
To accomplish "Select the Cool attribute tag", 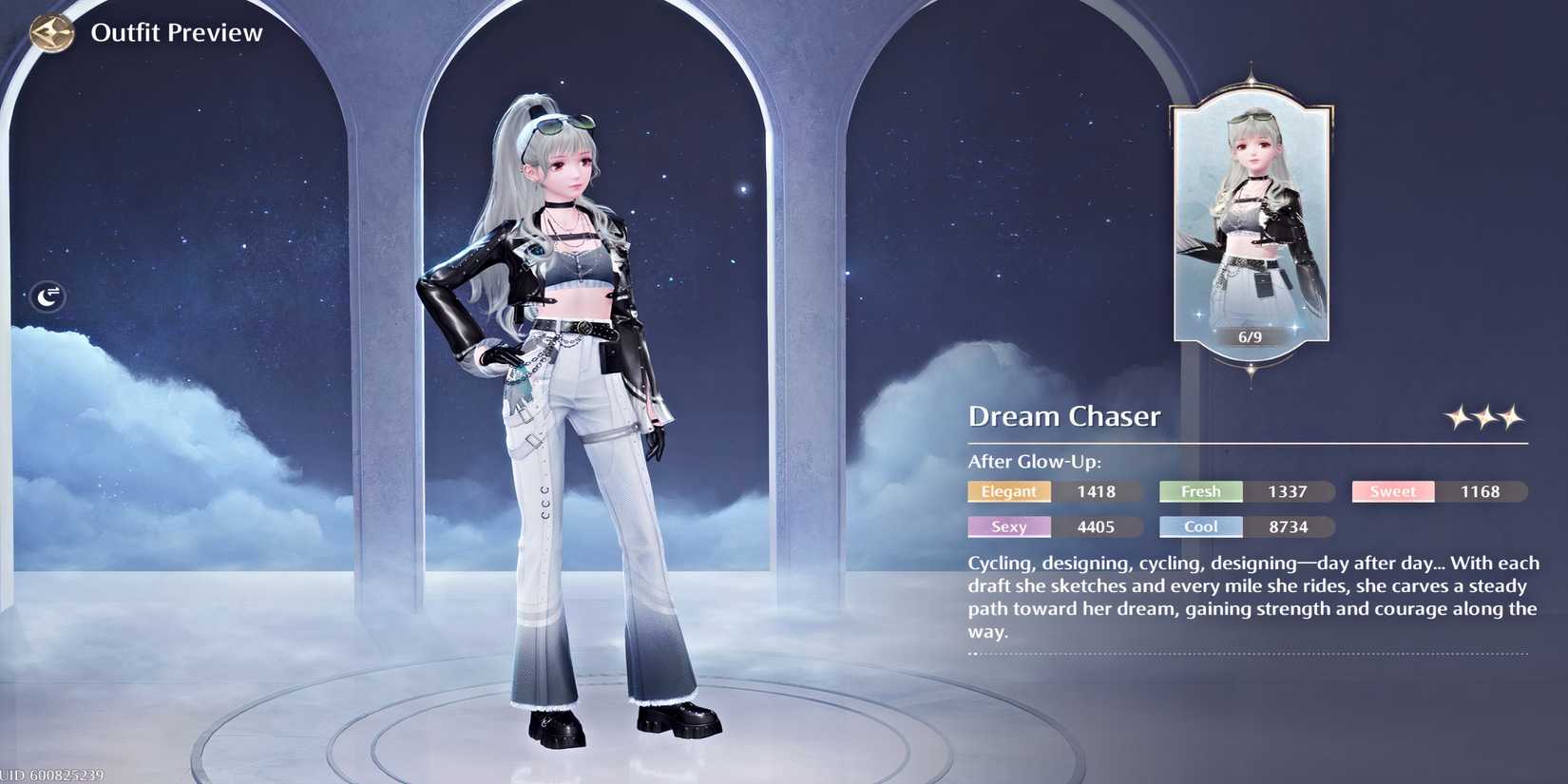I will point(1199,526).
